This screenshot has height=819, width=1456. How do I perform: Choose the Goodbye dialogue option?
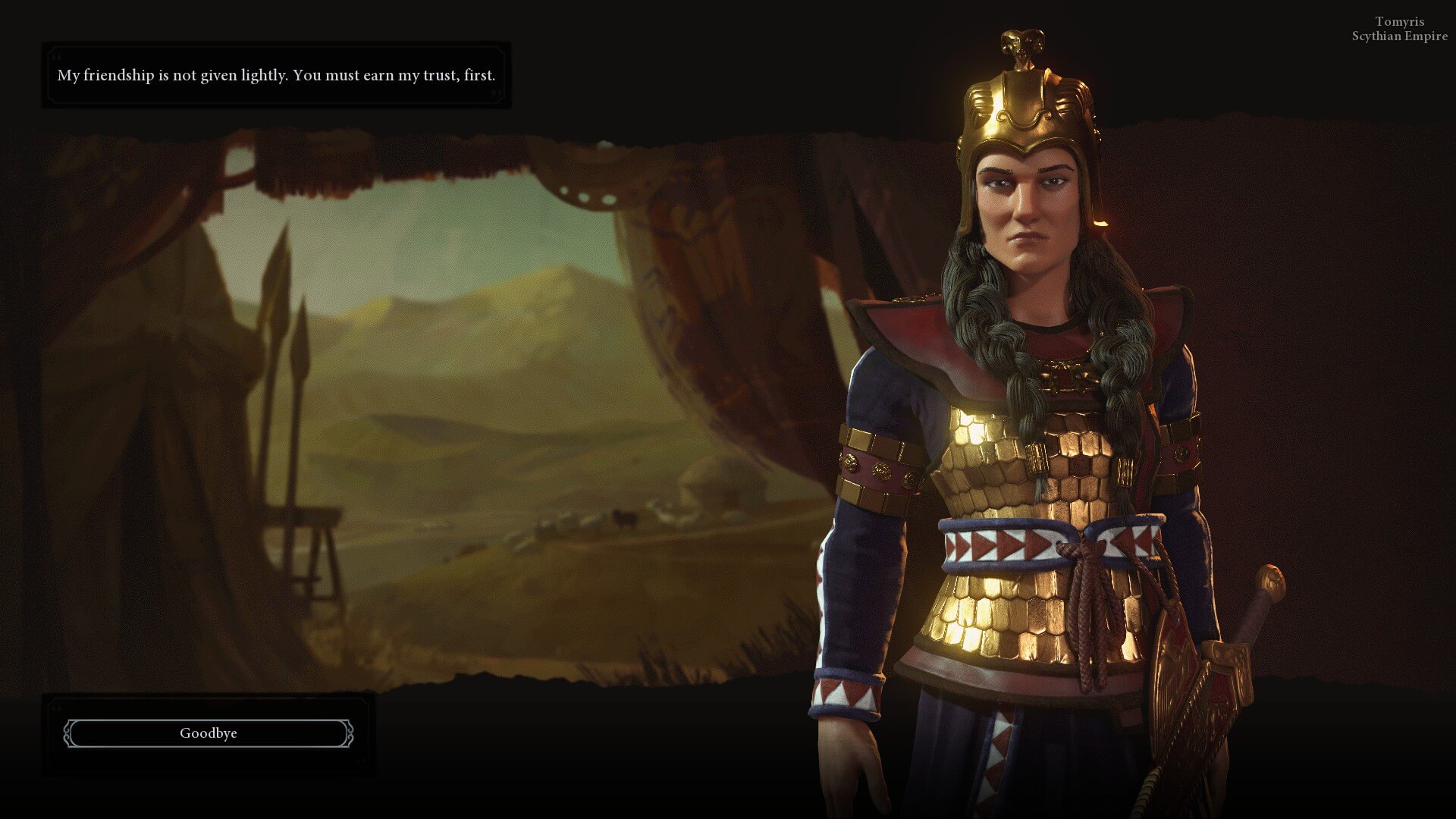[209, 733]
